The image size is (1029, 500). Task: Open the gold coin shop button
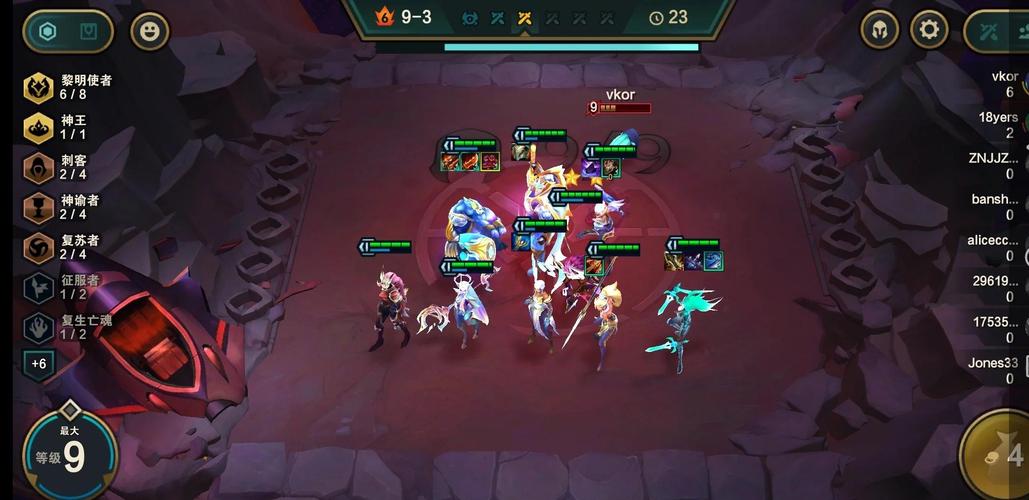1000,455
